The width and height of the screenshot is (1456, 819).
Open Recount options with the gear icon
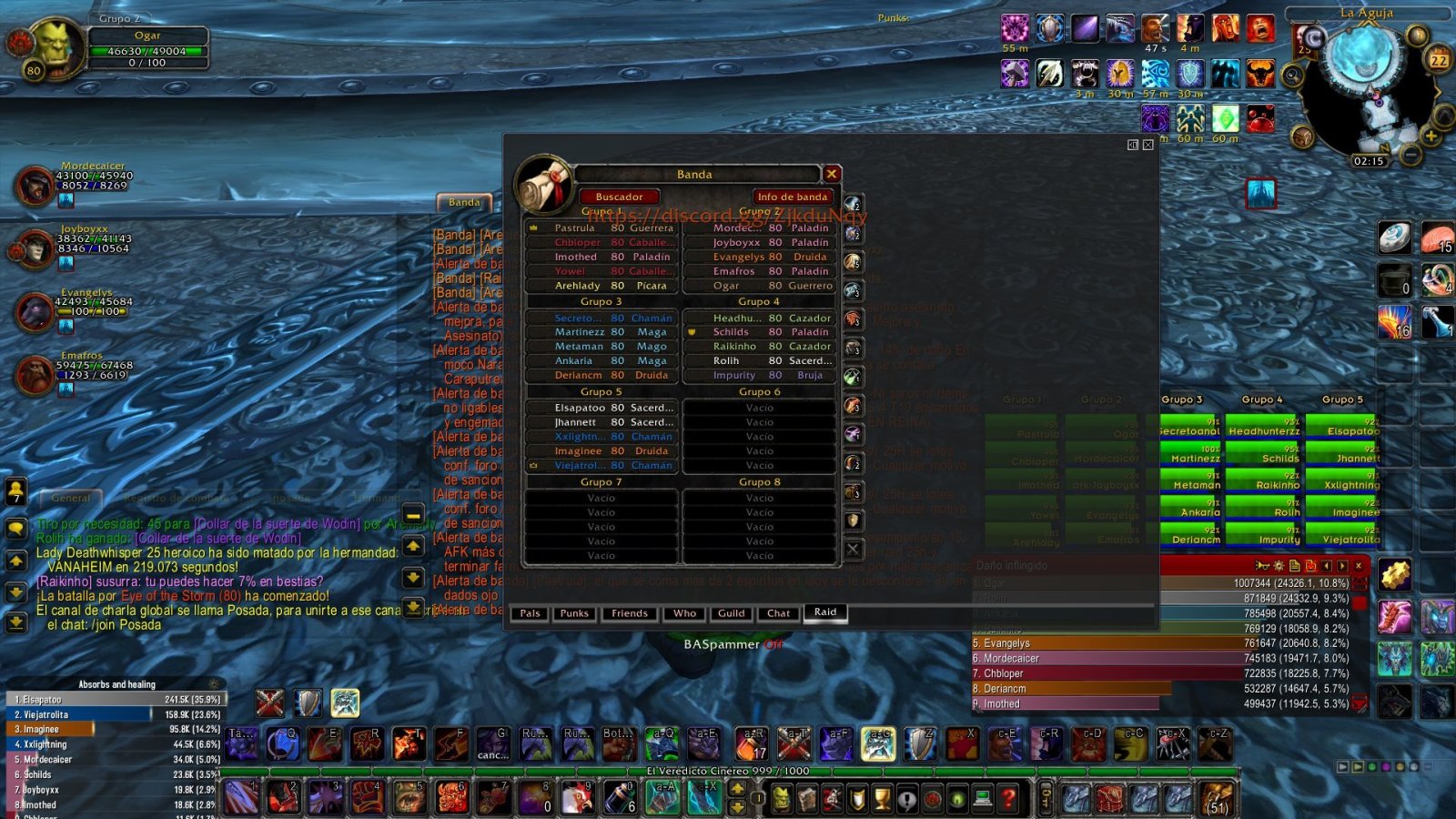click(1279, 566)
